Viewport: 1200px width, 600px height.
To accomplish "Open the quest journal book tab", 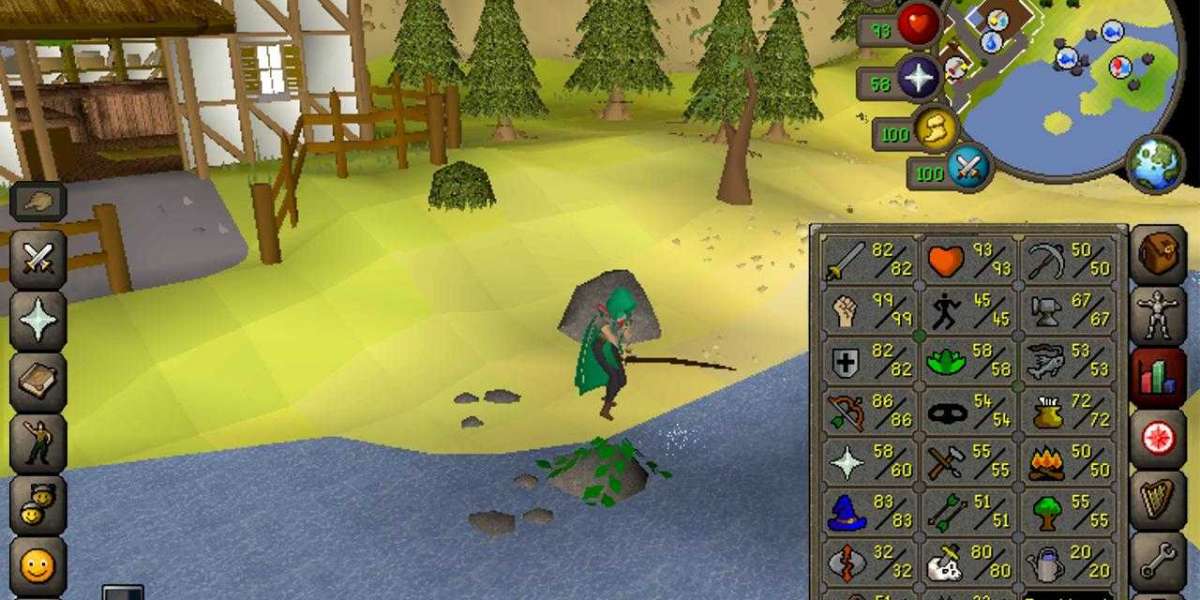I will (x=38, y=378).
